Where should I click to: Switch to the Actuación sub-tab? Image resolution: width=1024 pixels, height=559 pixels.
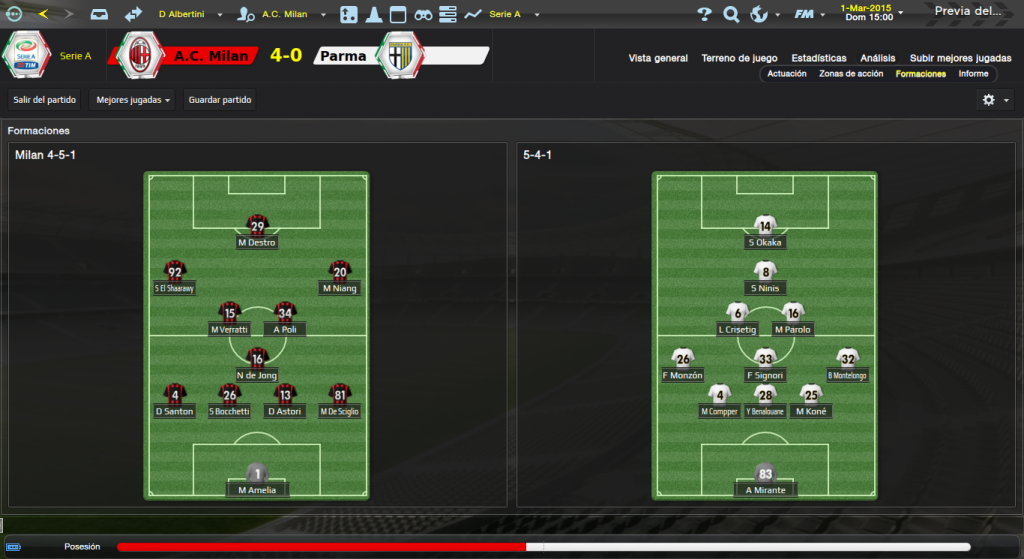click(x=787, y=74)
